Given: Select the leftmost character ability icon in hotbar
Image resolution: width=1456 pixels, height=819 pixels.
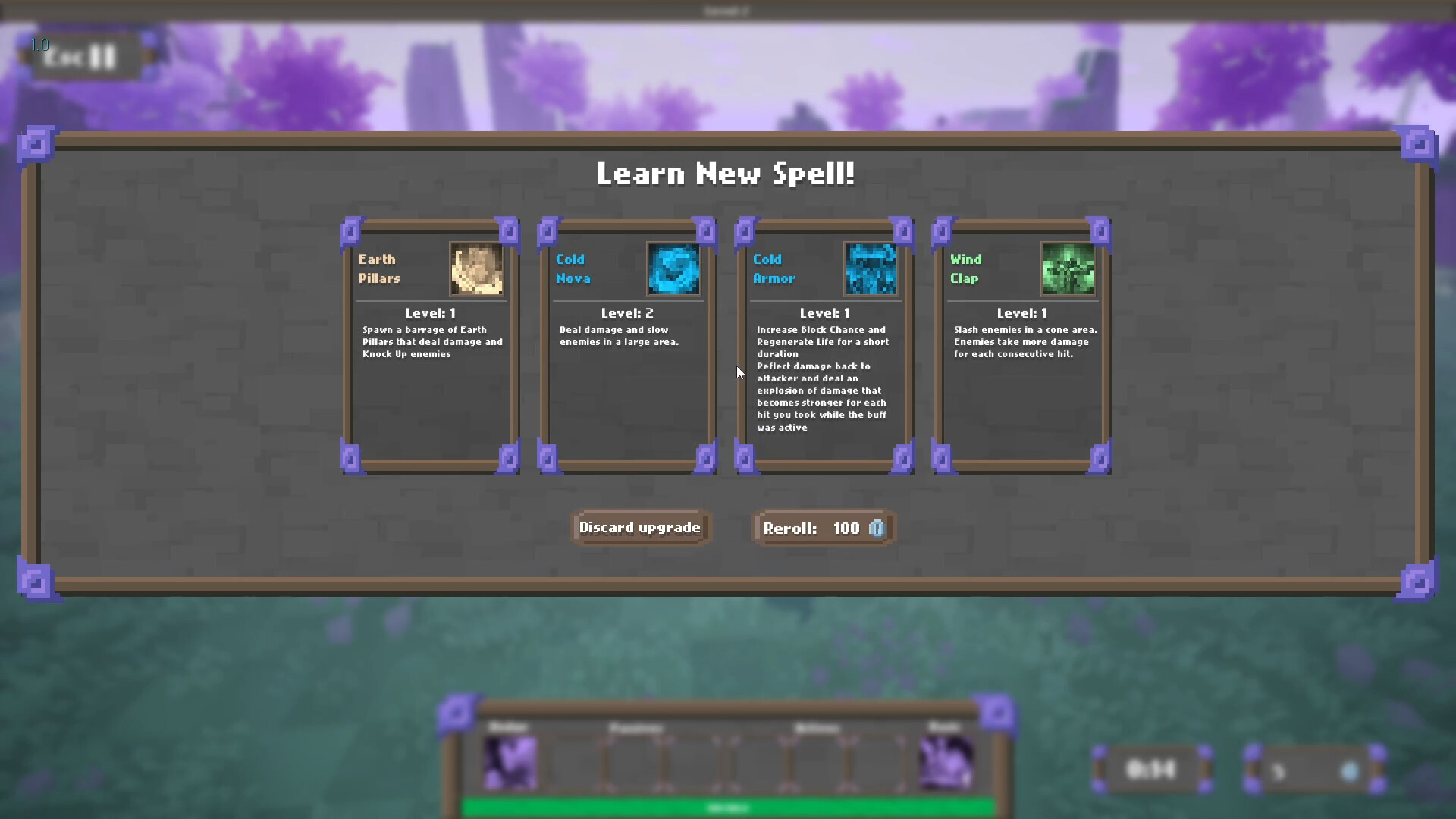Looking at the screenshot, I should [510, 762].
